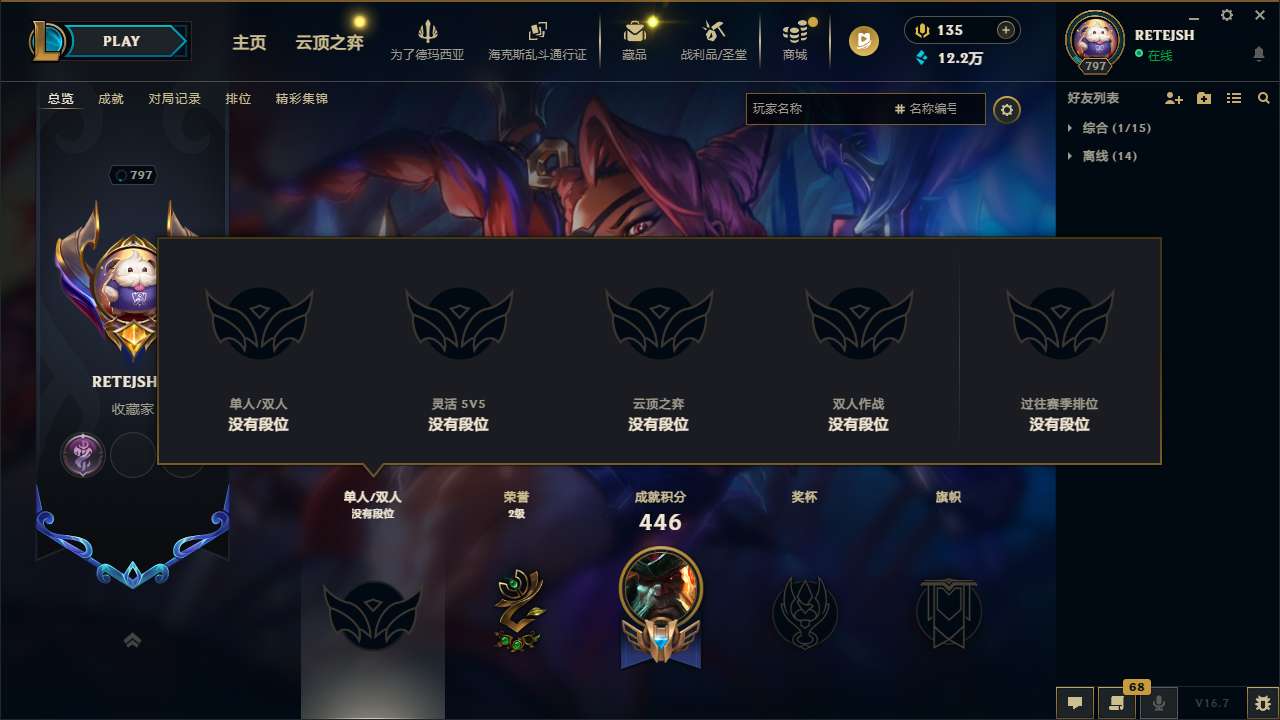Click the add friend icon
Screen dimensions: 1280x720
tap(1173, 98)
